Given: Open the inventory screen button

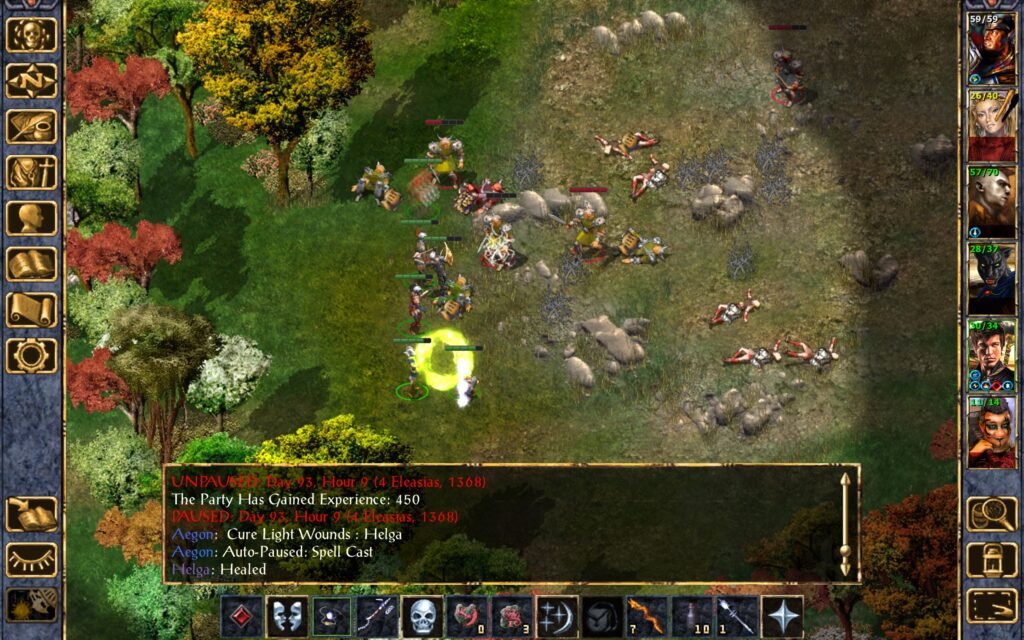Looking at the screenshot, I should (32, 173).
